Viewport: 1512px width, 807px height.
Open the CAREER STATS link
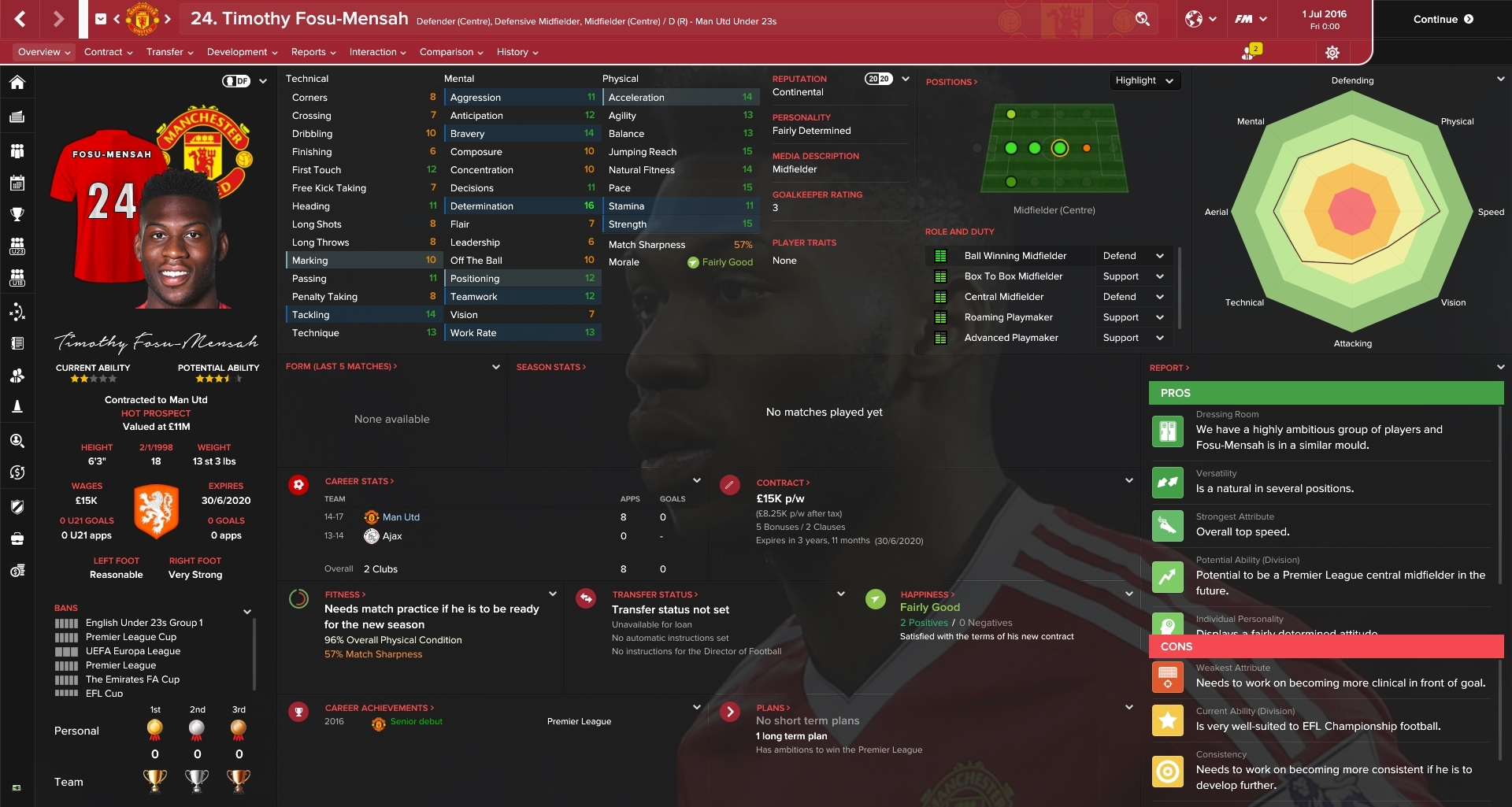[356, 481]
